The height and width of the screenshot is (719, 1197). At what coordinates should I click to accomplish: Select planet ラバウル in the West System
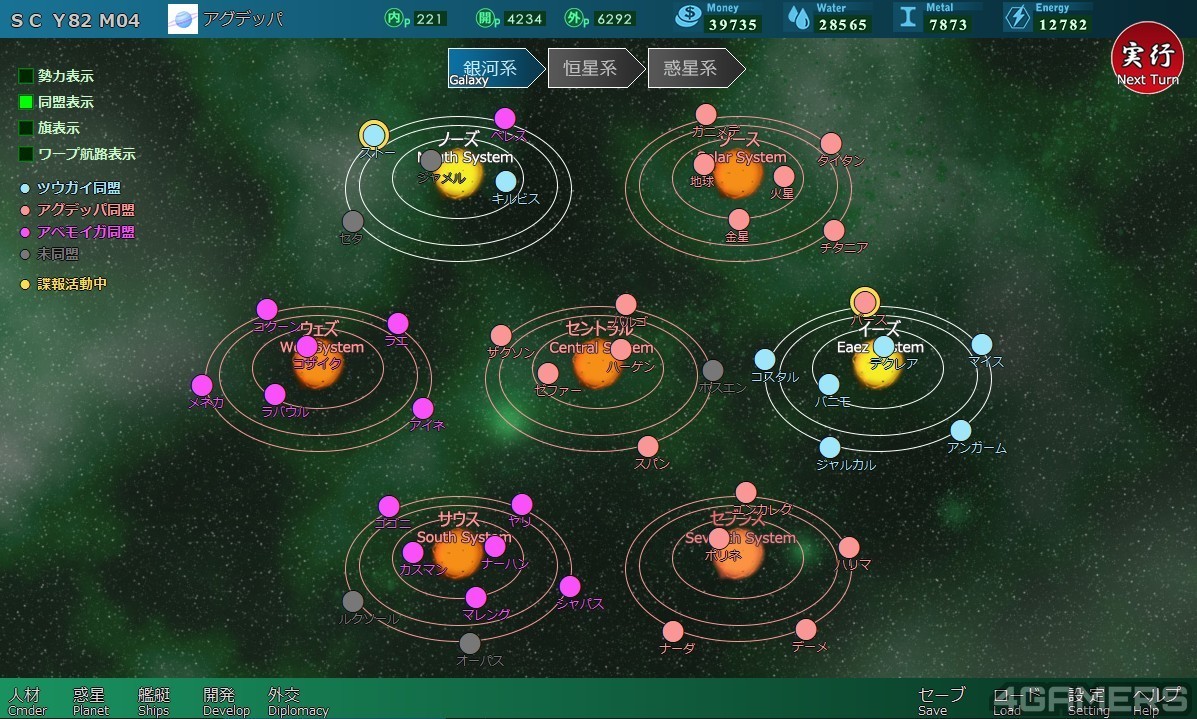point(275,395)
